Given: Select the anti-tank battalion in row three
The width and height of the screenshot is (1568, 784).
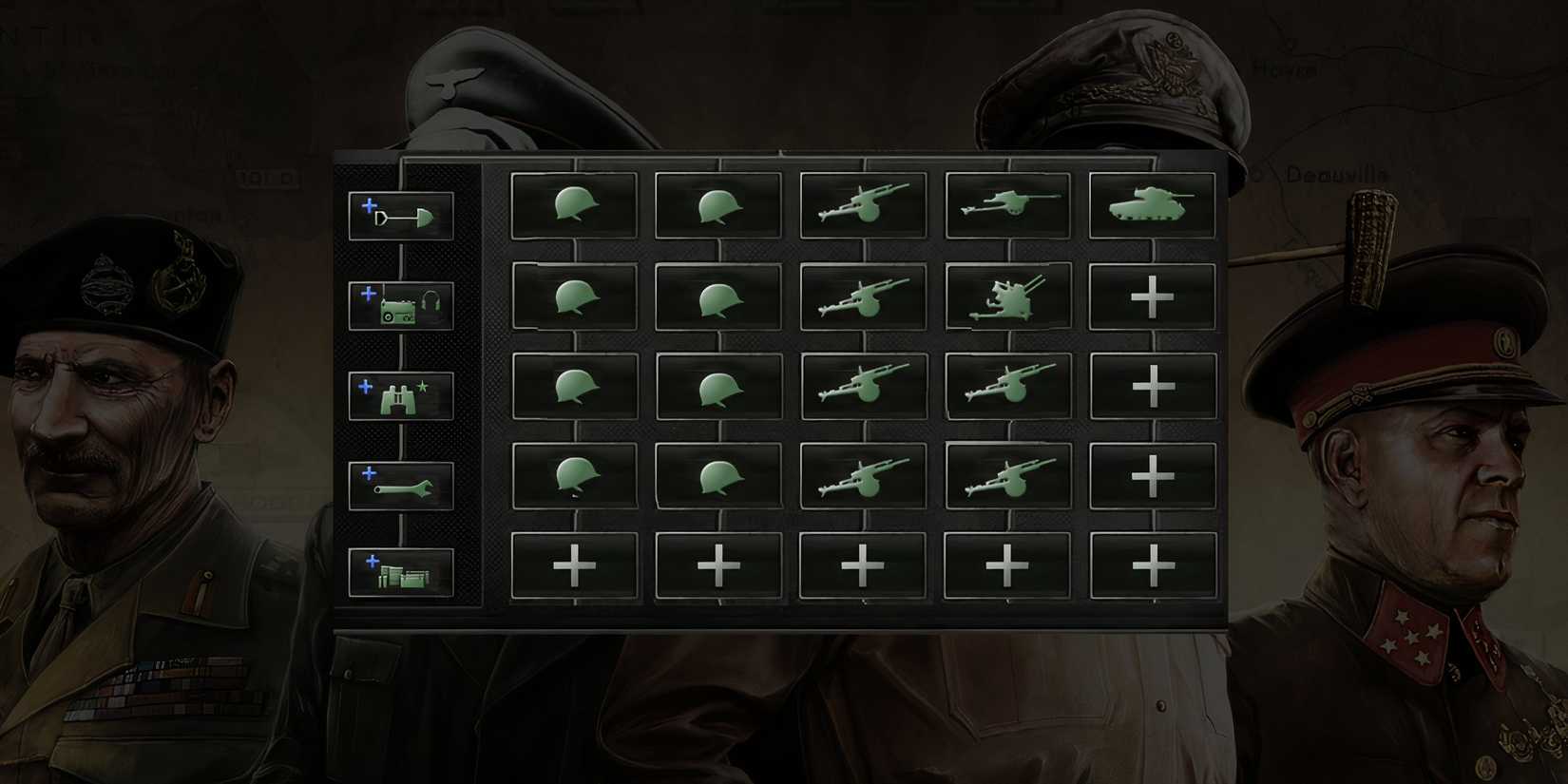Looking at the screenshot, I should [863, 385].
